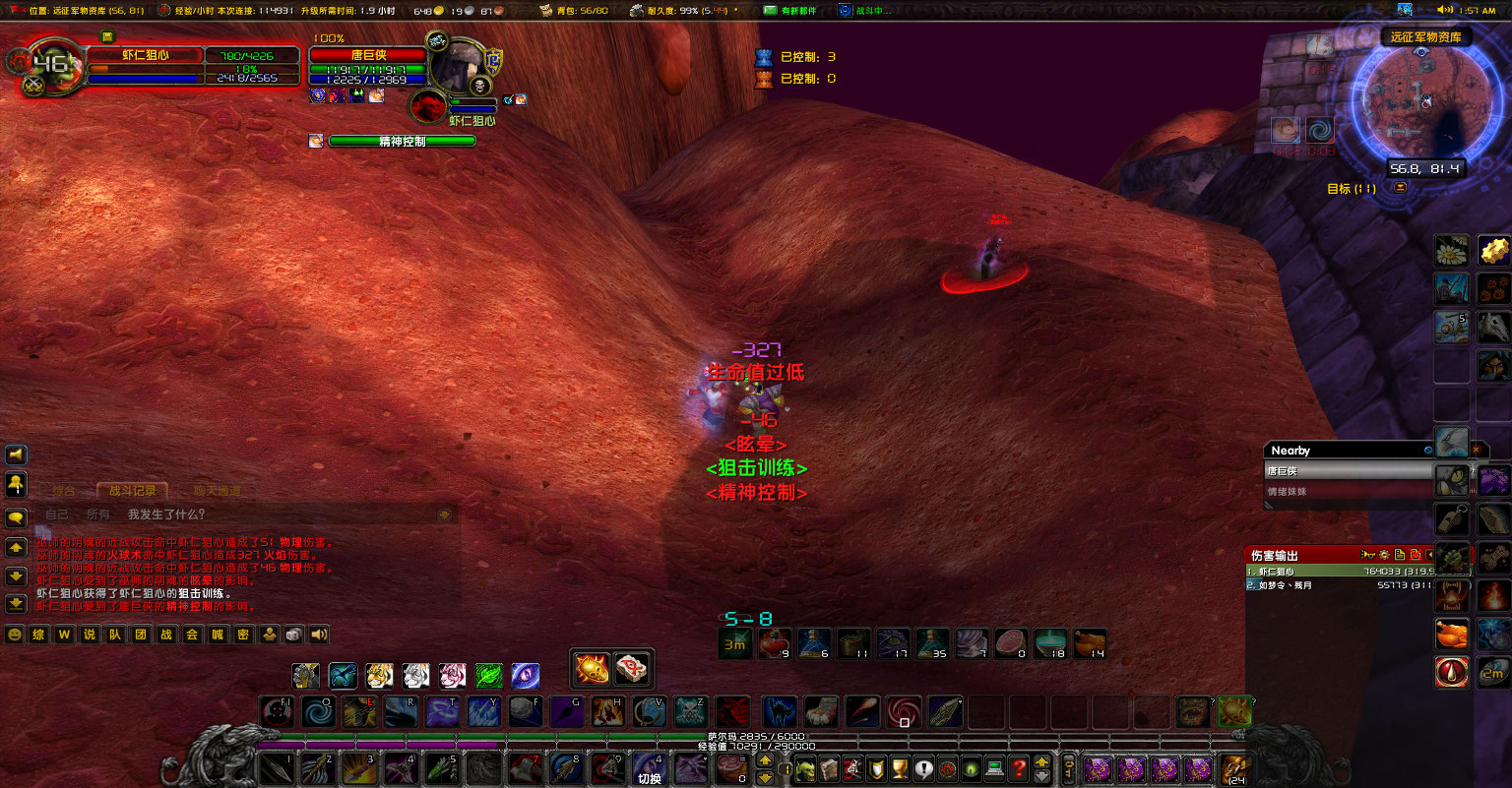Image resolution: width=1512 pixels, height=788 pixels.
Task: Click the roasted chicken food icon on the right bar
Action: [1452, 634]
